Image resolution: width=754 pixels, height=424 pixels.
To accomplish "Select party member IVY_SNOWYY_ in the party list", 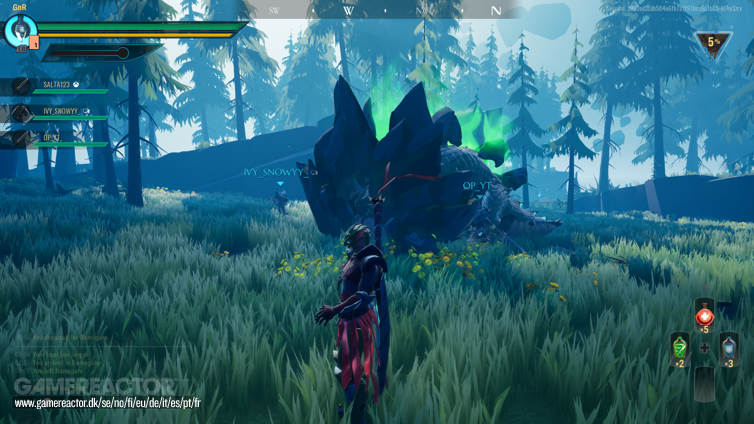I will tap(62, 111).
